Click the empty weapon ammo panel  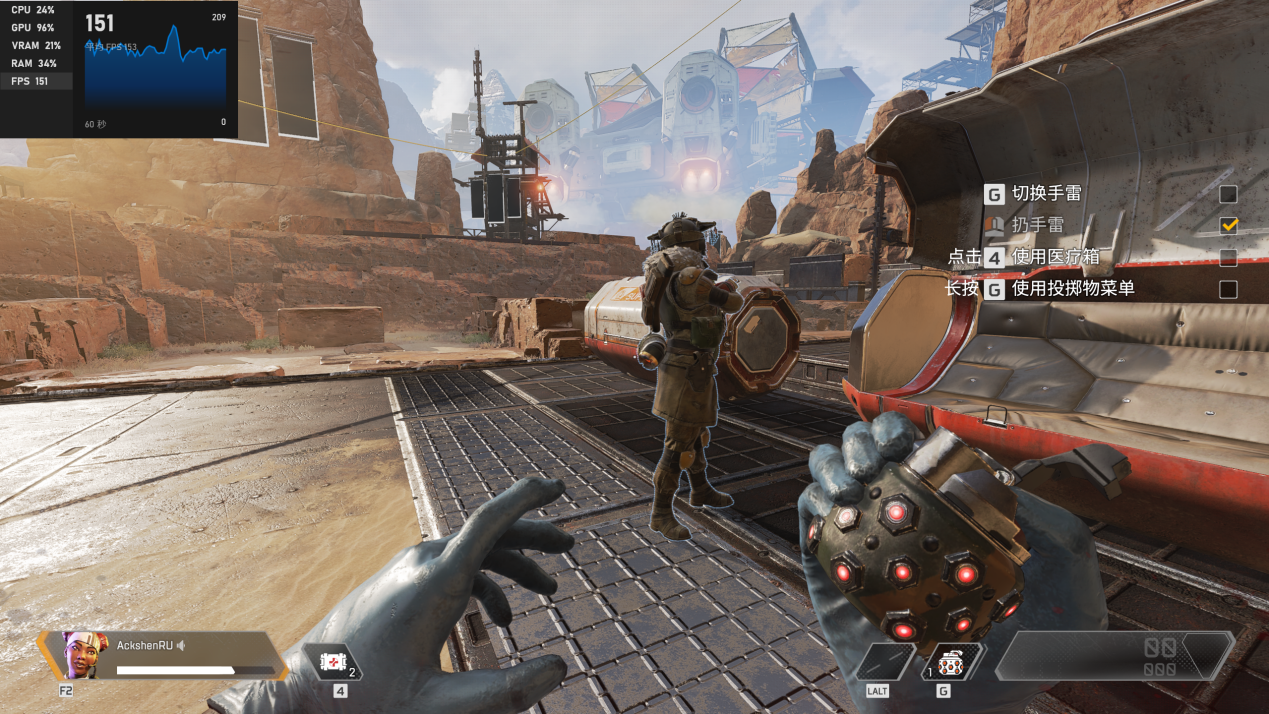coord(1113,657)
